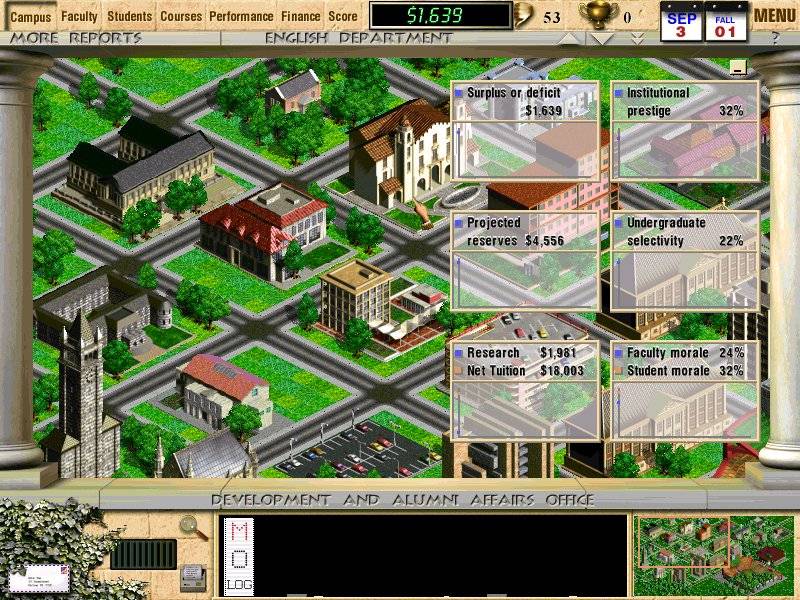The image size is (800, 600).
Task: Click the question mark help button
Action: pos(775,38)
